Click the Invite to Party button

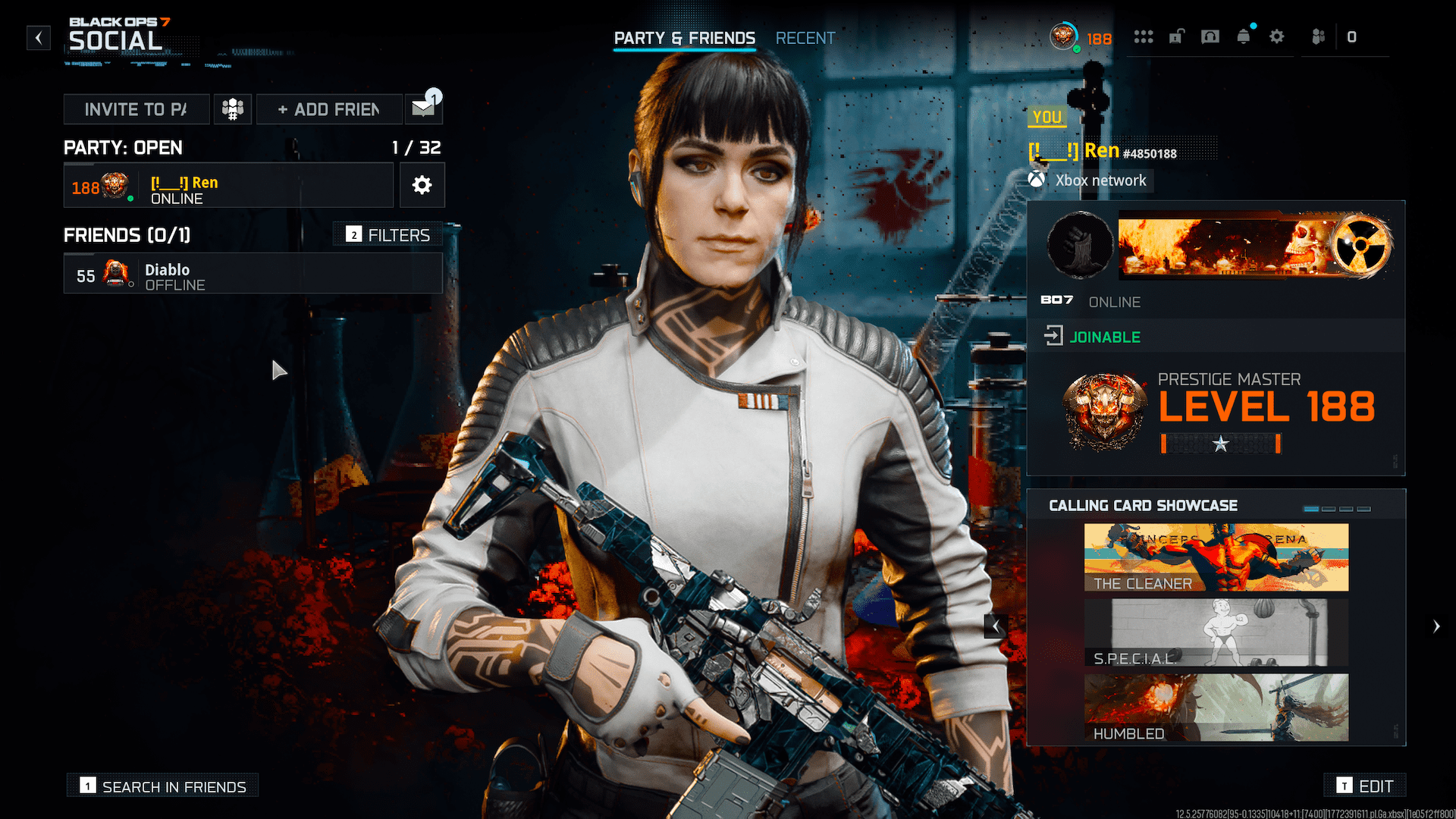click(136, 109)
